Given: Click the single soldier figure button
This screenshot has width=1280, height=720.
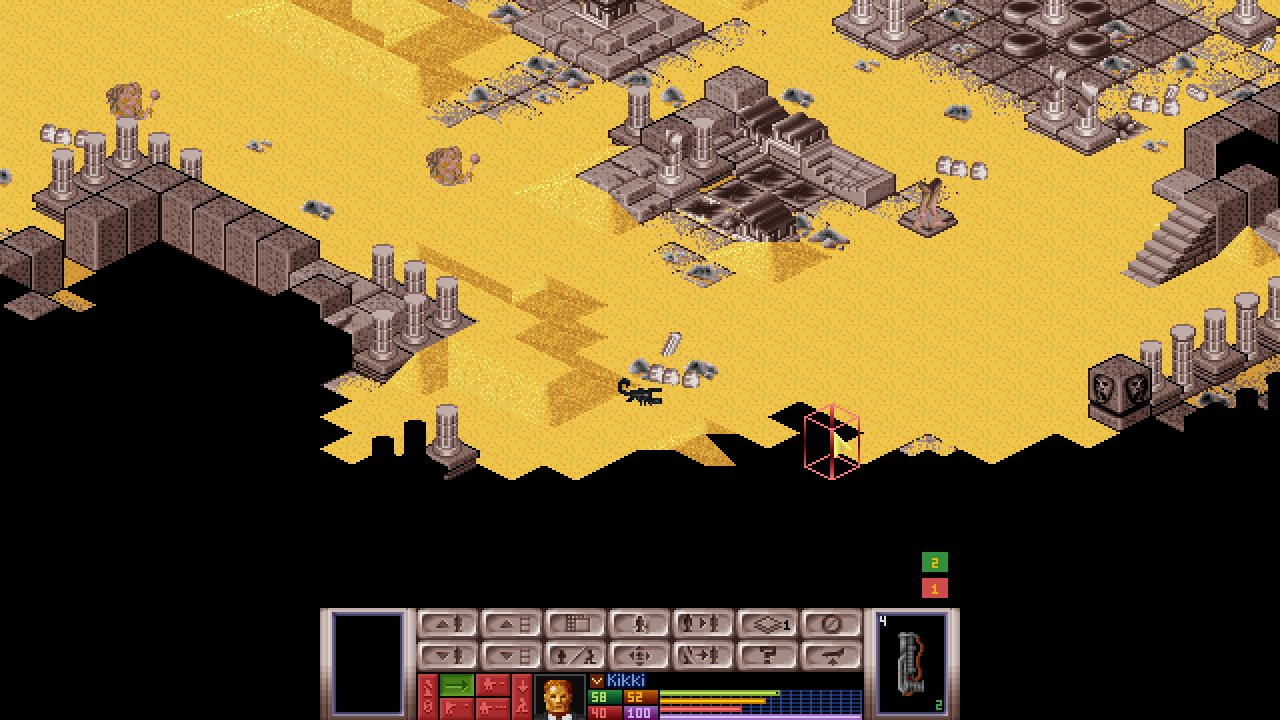Looking at the screenshot, I should coord(639,624).
